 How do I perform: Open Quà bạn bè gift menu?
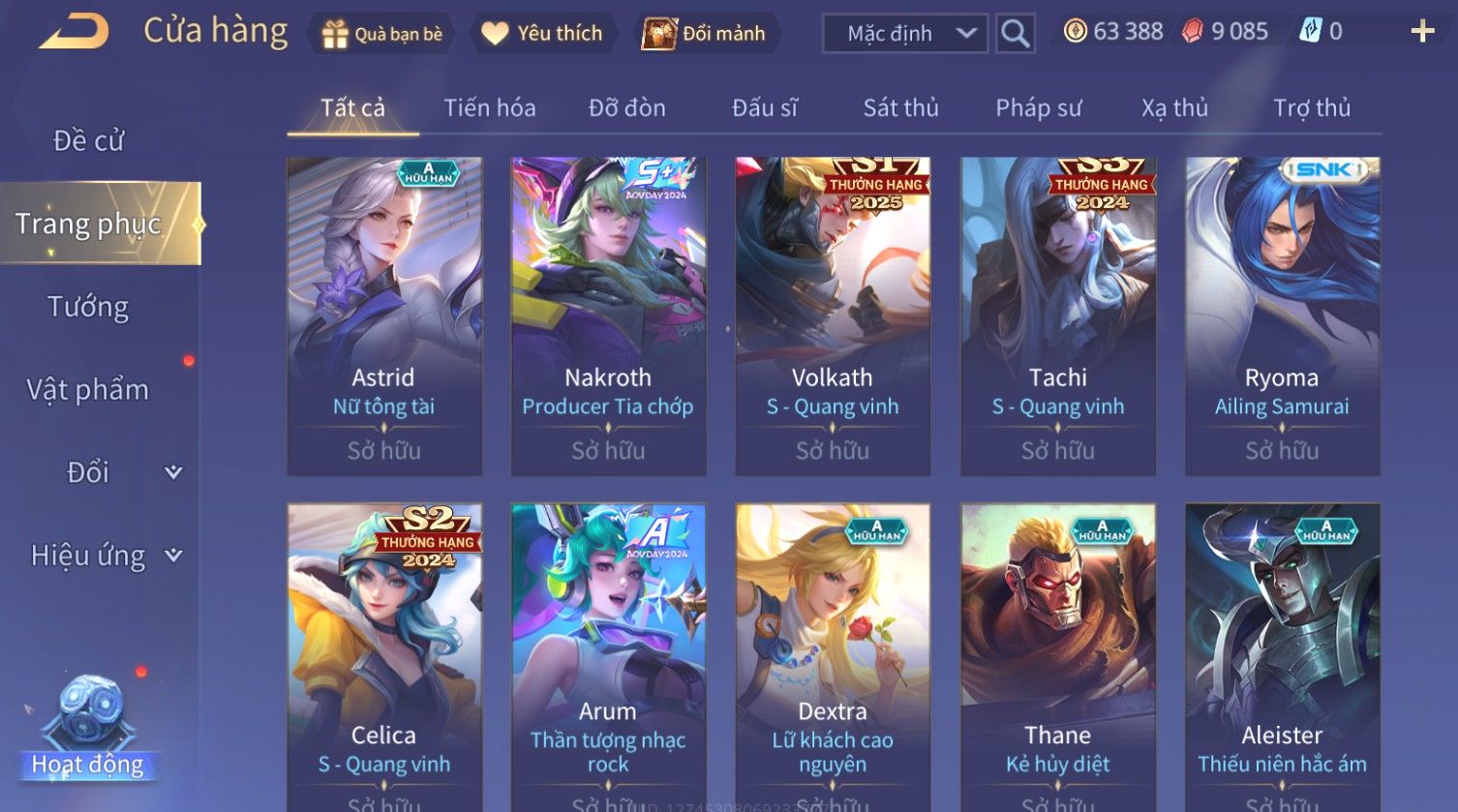point(382,34)
